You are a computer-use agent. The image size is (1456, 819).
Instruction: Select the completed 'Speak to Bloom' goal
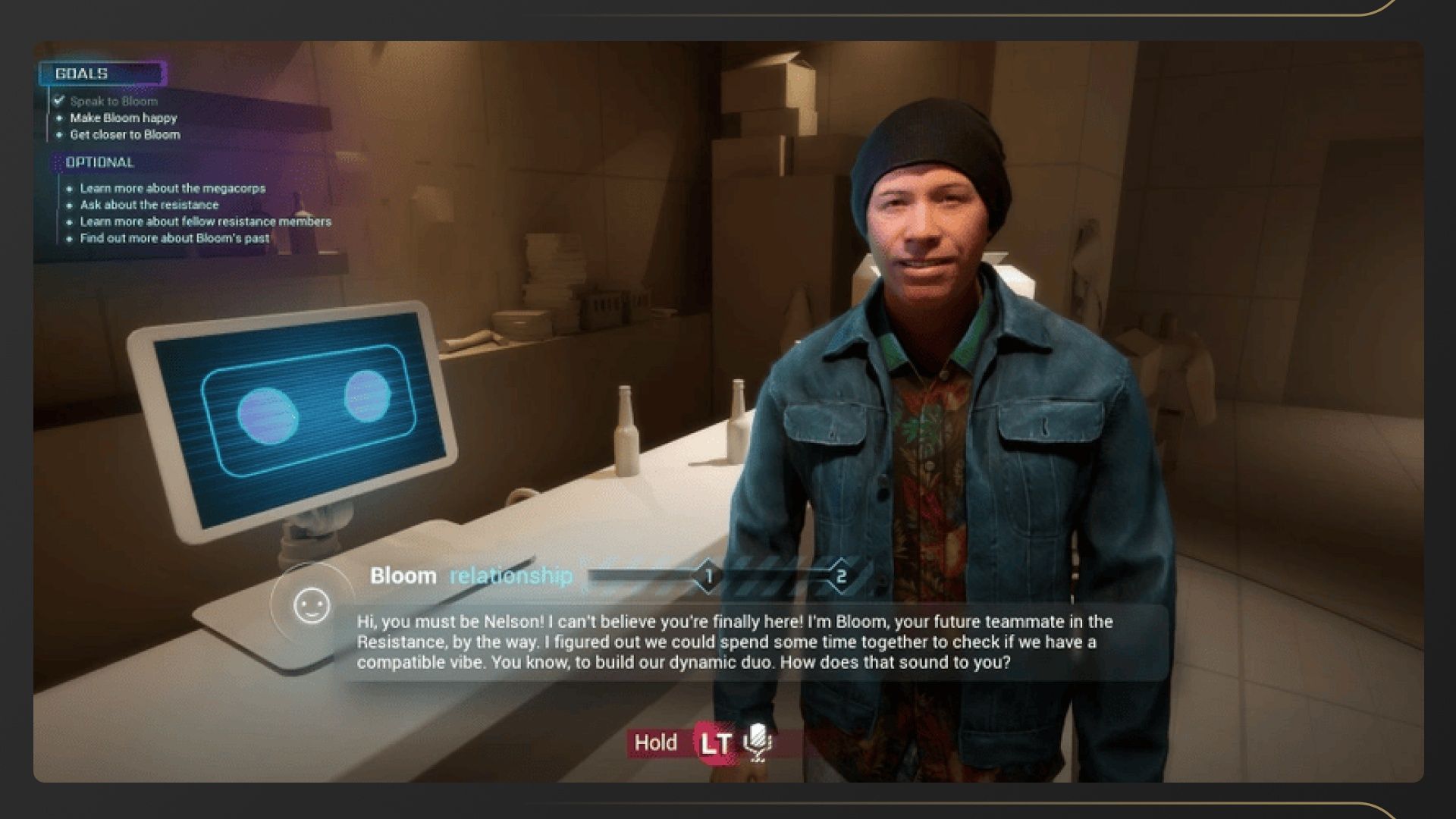coord(114,101)
